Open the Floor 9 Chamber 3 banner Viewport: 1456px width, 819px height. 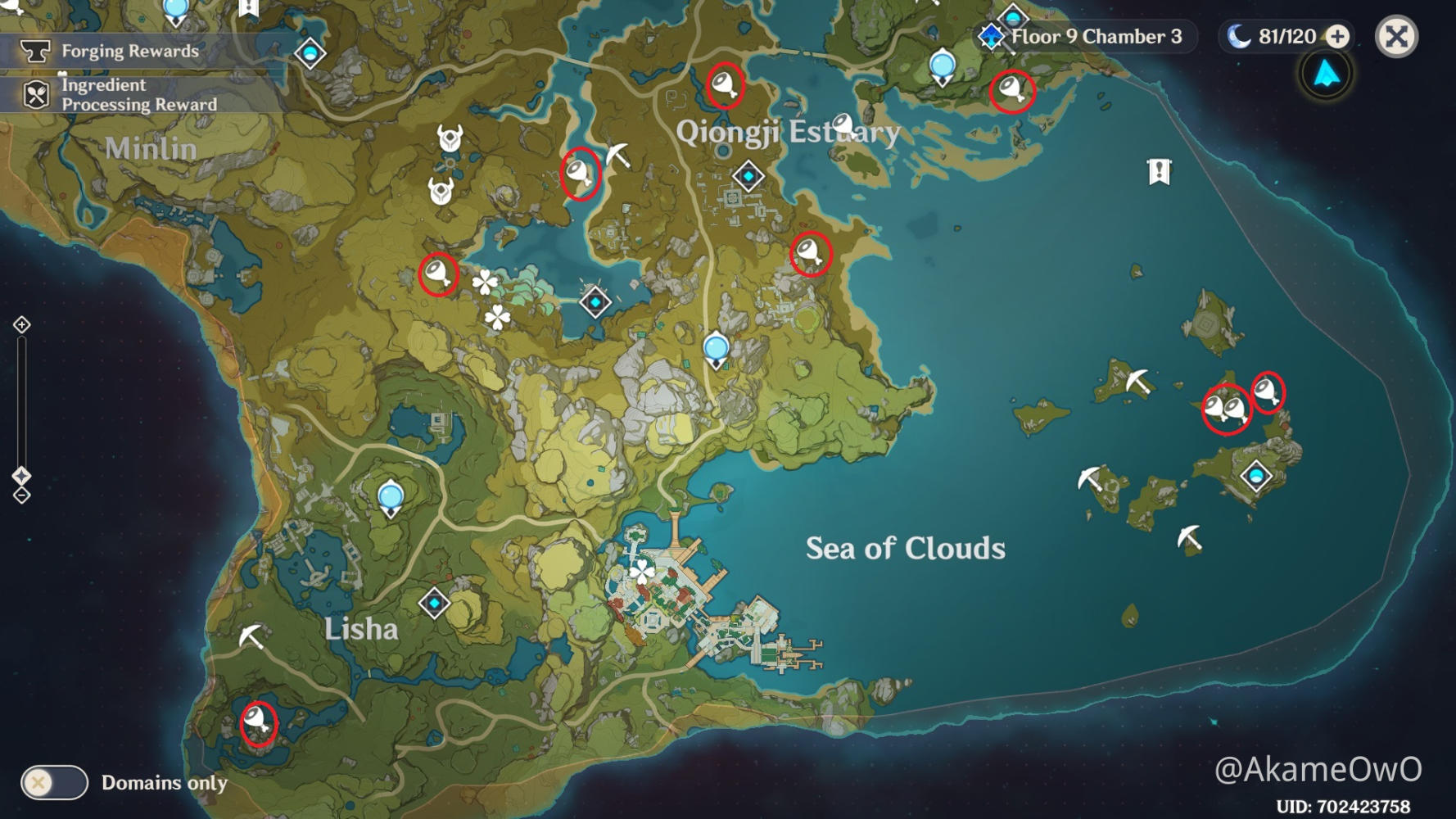point(1095,35)
